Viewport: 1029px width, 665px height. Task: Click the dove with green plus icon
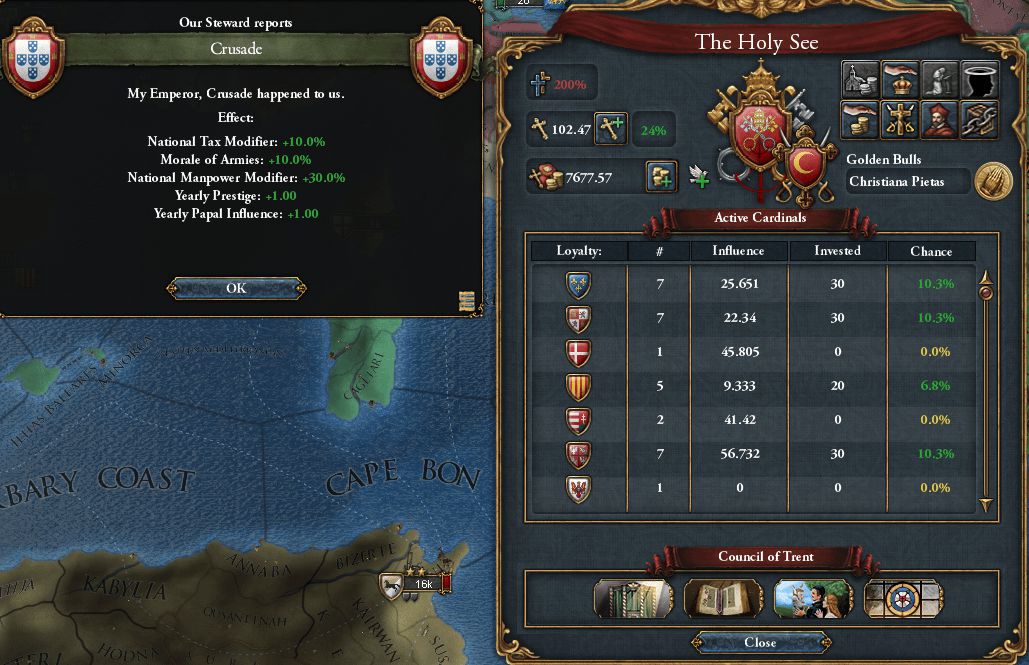click(700, 177)
